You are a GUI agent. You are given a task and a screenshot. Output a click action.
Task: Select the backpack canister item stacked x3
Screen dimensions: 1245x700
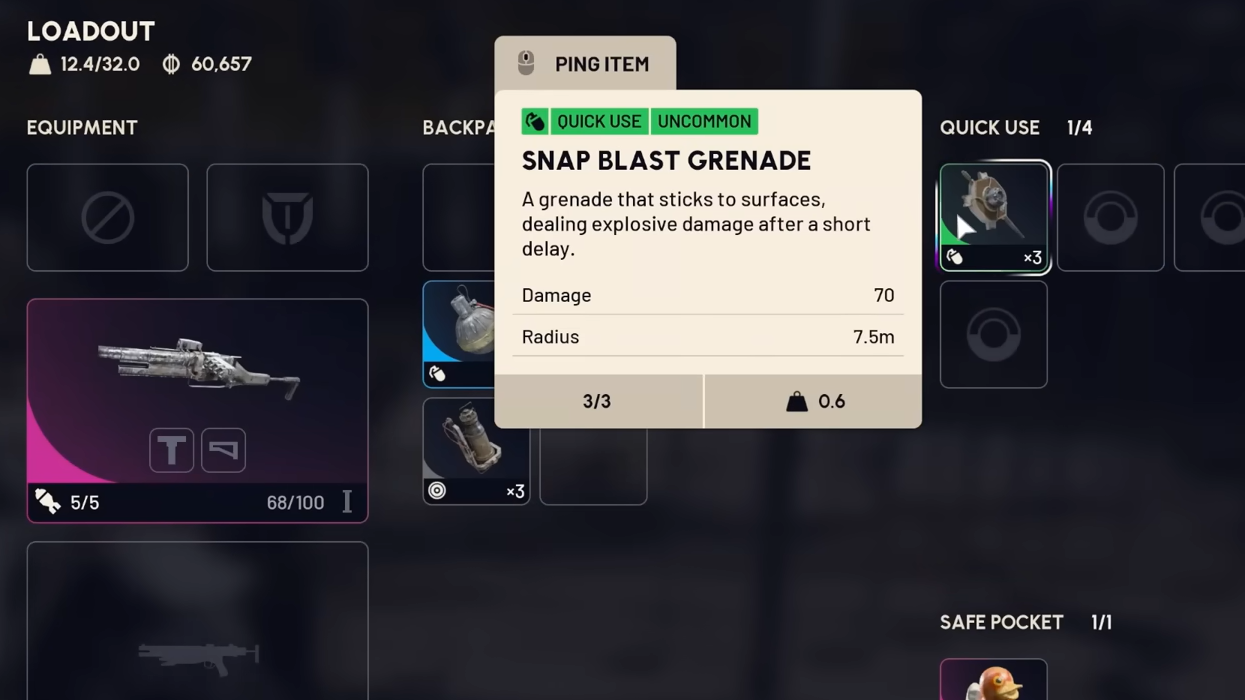pyautogui.click(x=476, y=451)
